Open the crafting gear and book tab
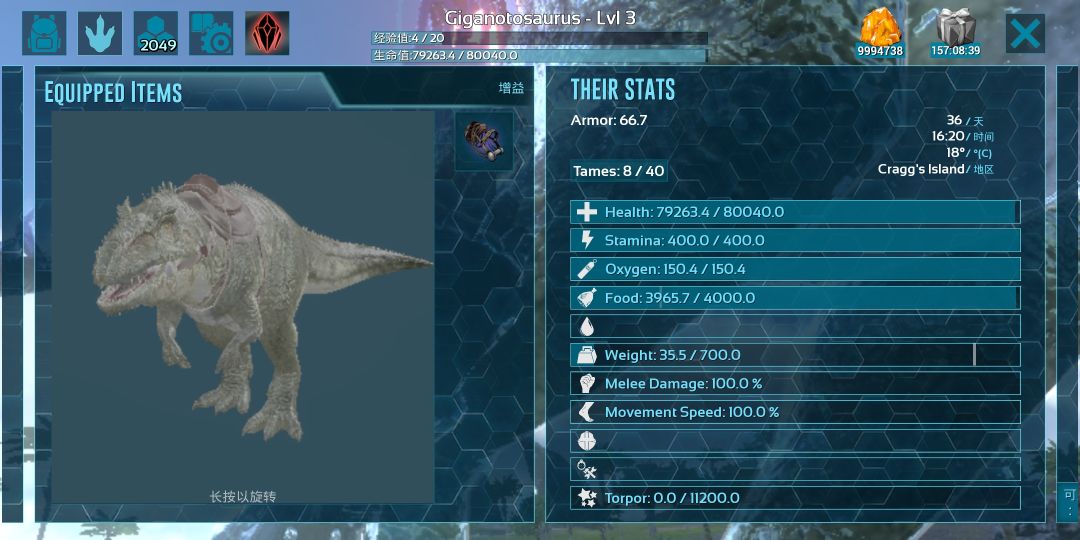1080x540 pixels. [x=211, y=33]
